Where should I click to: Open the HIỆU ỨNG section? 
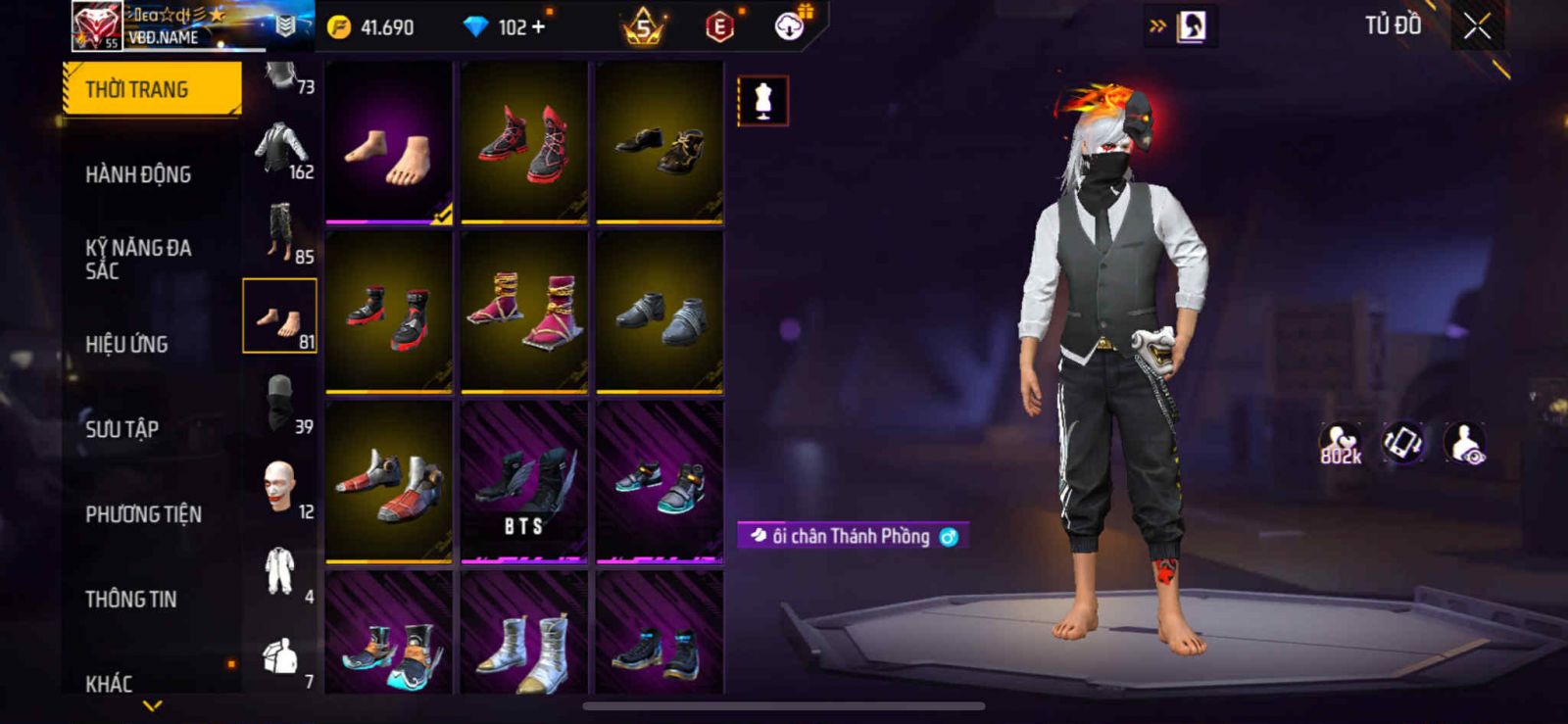tap(126, 344)
